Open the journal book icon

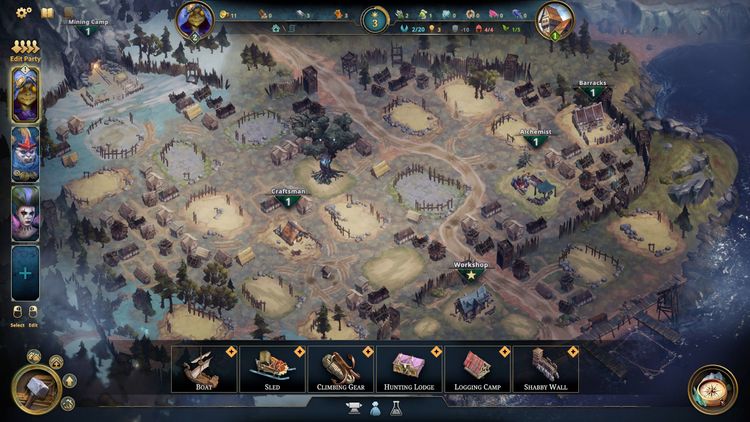[46, 13]
